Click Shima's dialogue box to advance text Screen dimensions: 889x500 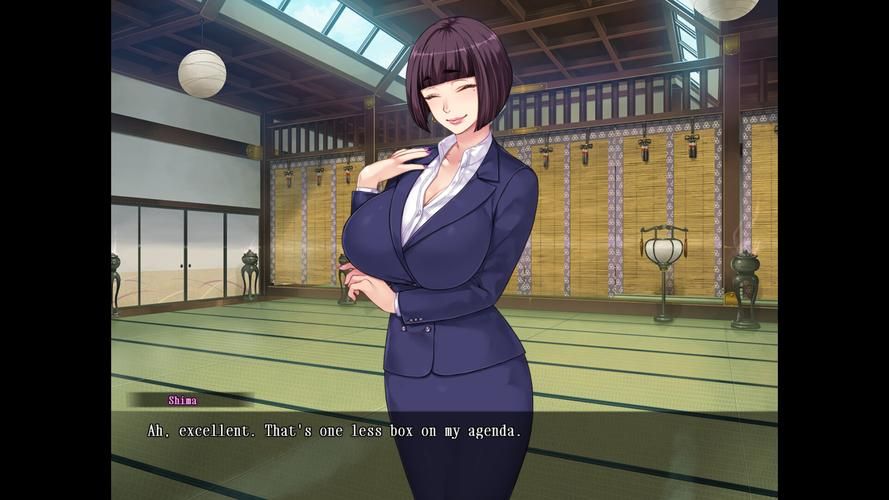444,440
